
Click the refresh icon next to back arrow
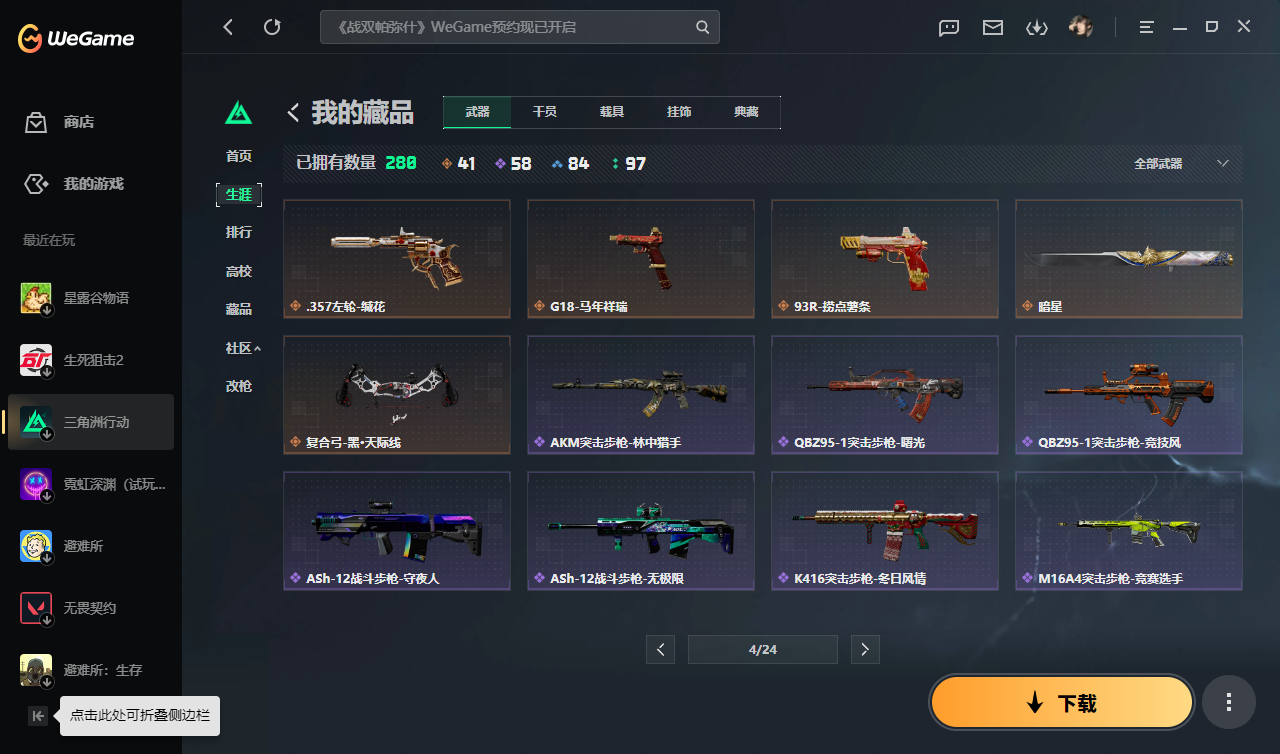pyautogui.click(x=272, y=27)
